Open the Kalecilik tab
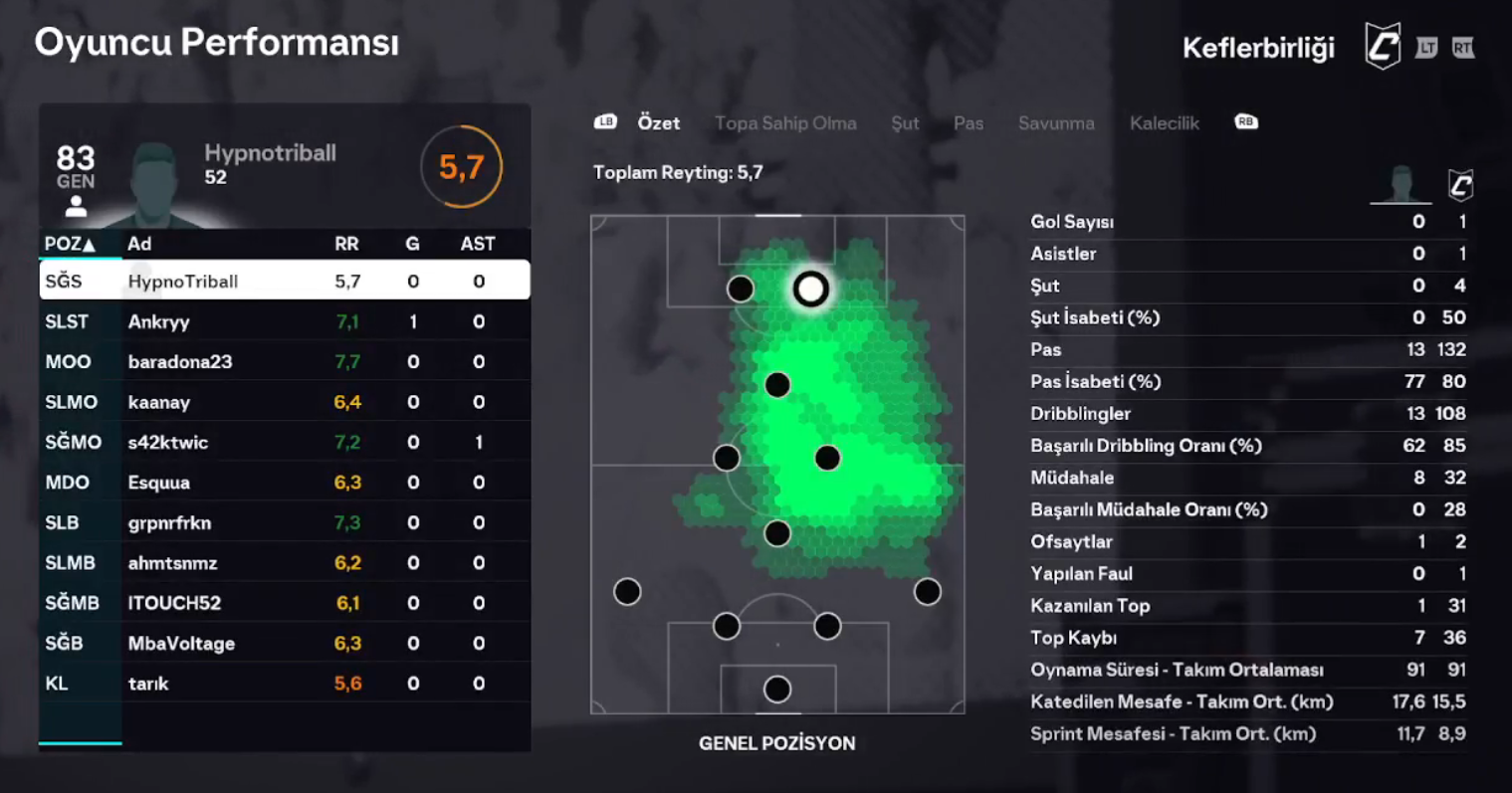The height and width of the screenshot is (793, 1512). 1164,123
